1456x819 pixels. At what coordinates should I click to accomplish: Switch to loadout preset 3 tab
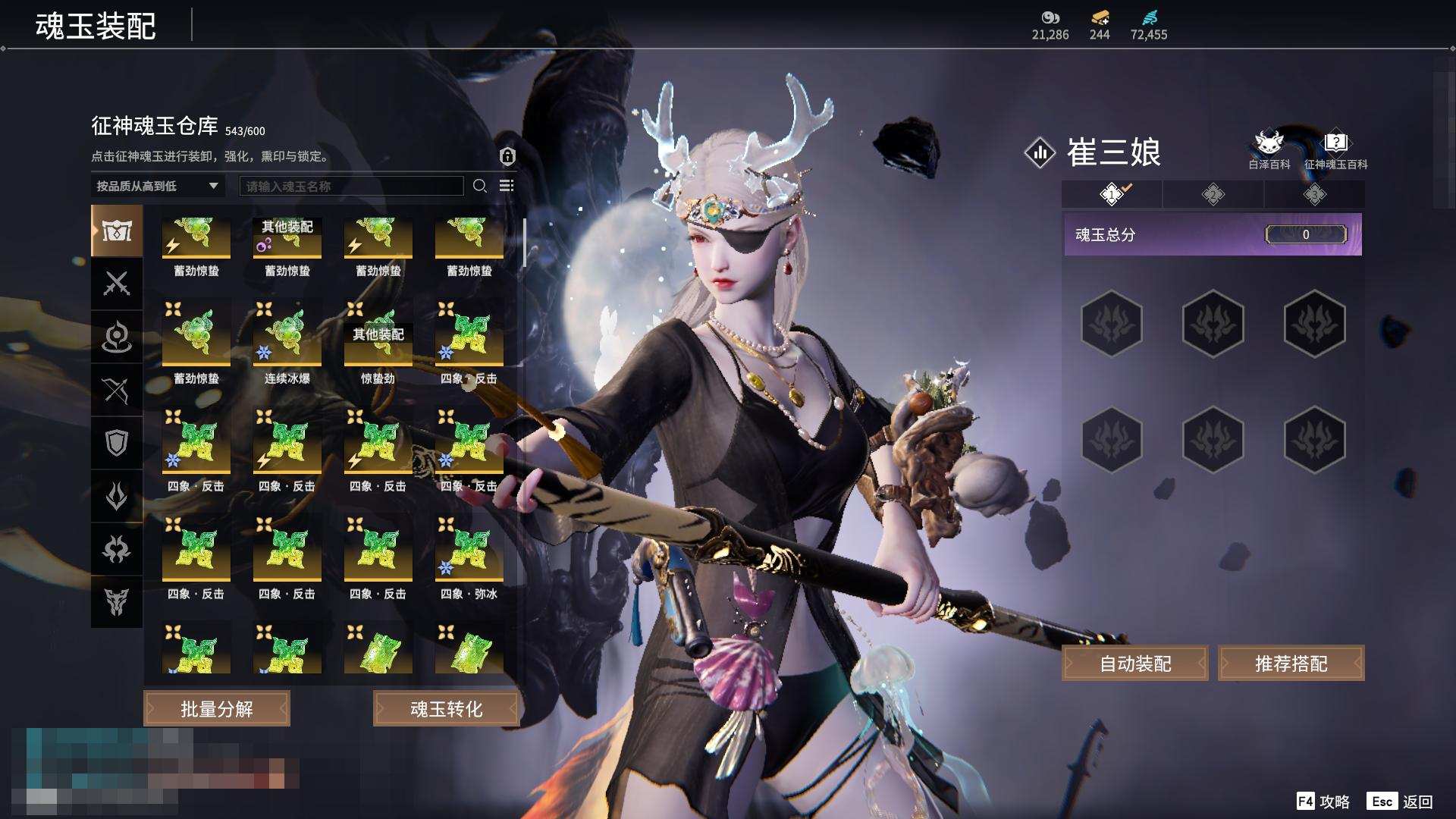pos(1314,194)
